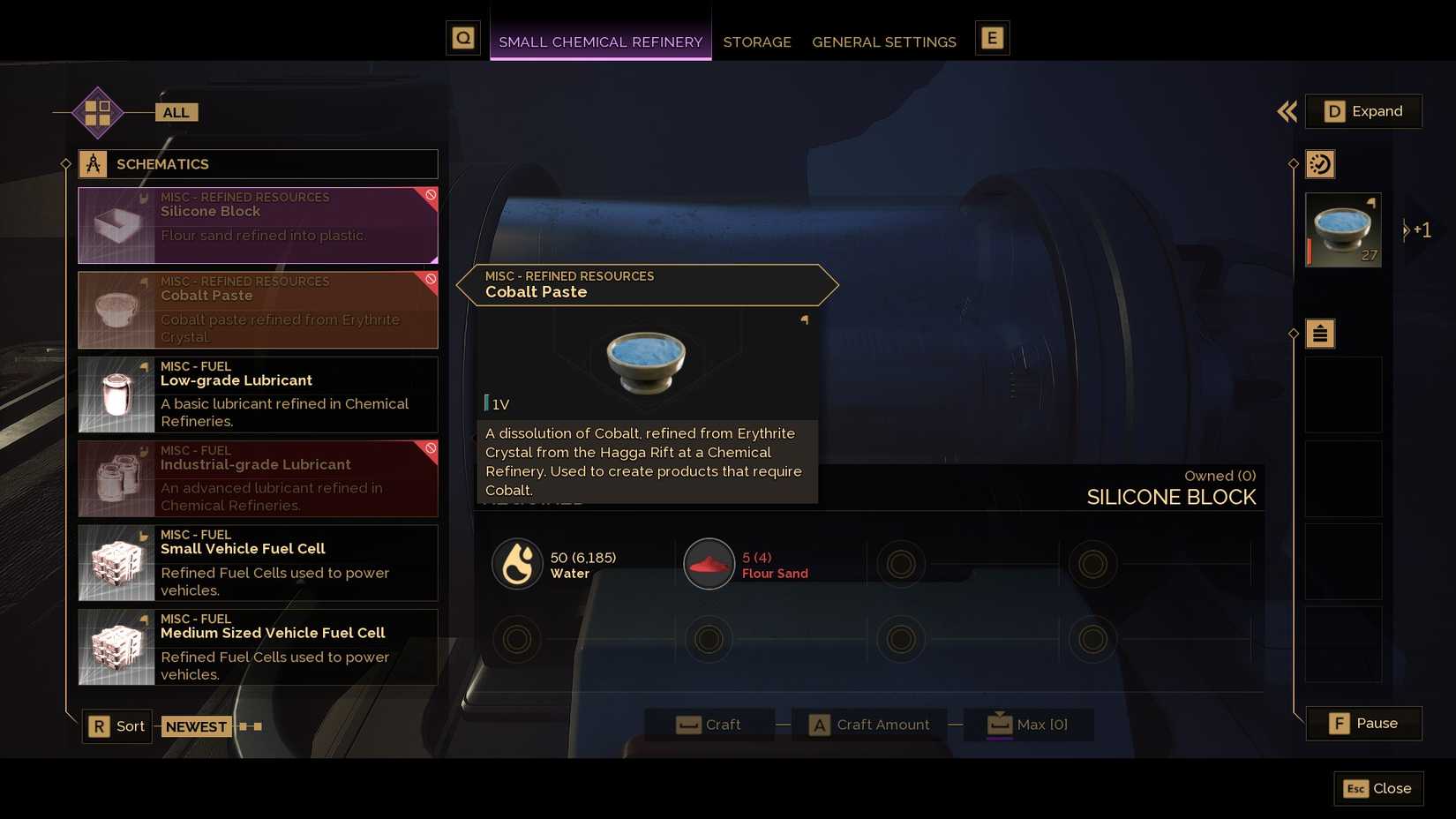Click the Craft button
The height and width of the screenshot is (819, 1456).
[x=711, y=724]
